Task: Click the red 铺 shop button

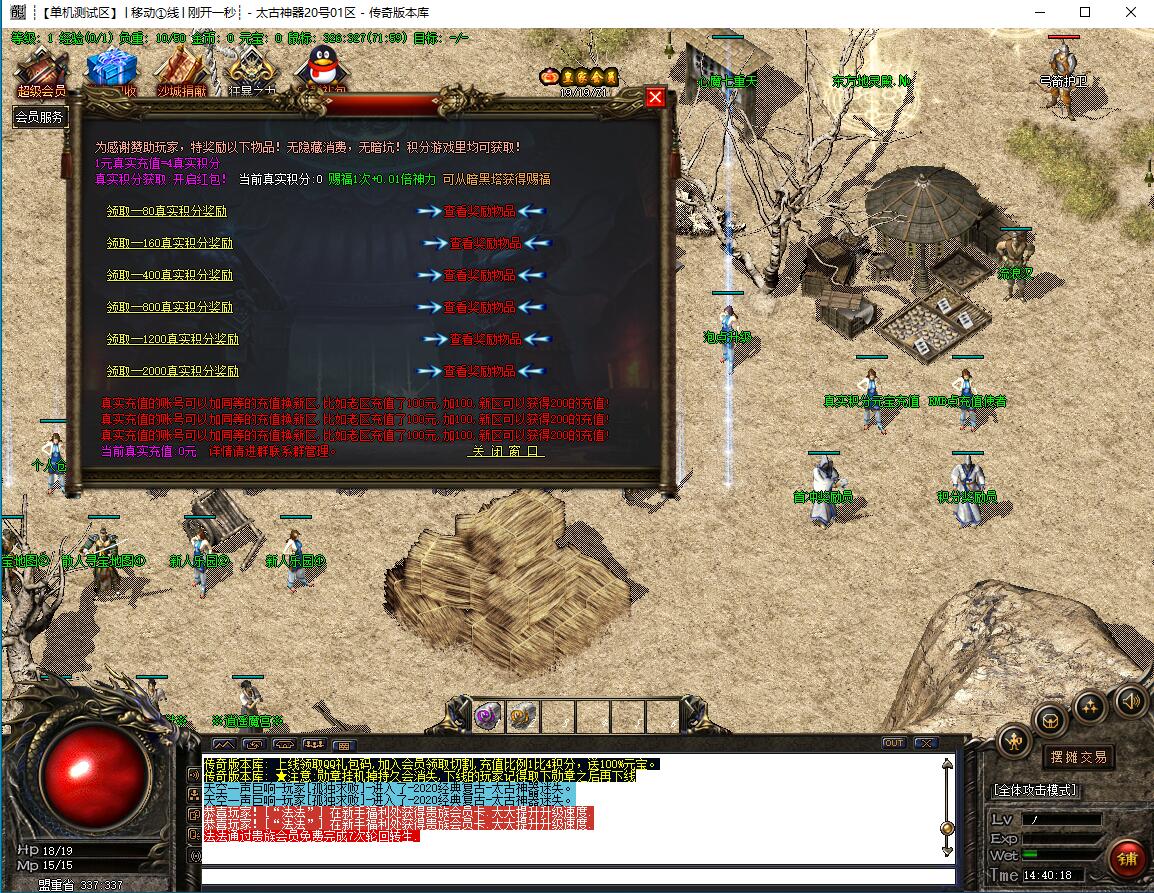Action: [x=1127, y=858]
